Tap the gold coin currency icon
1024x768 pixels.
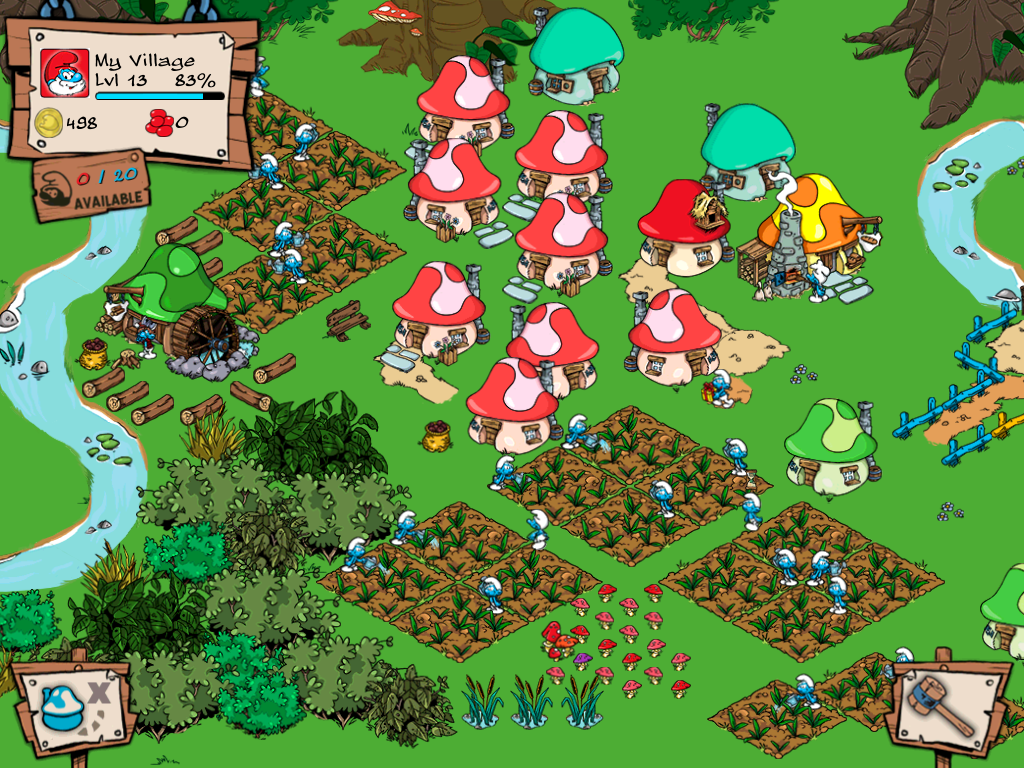(x=49, y=124)
